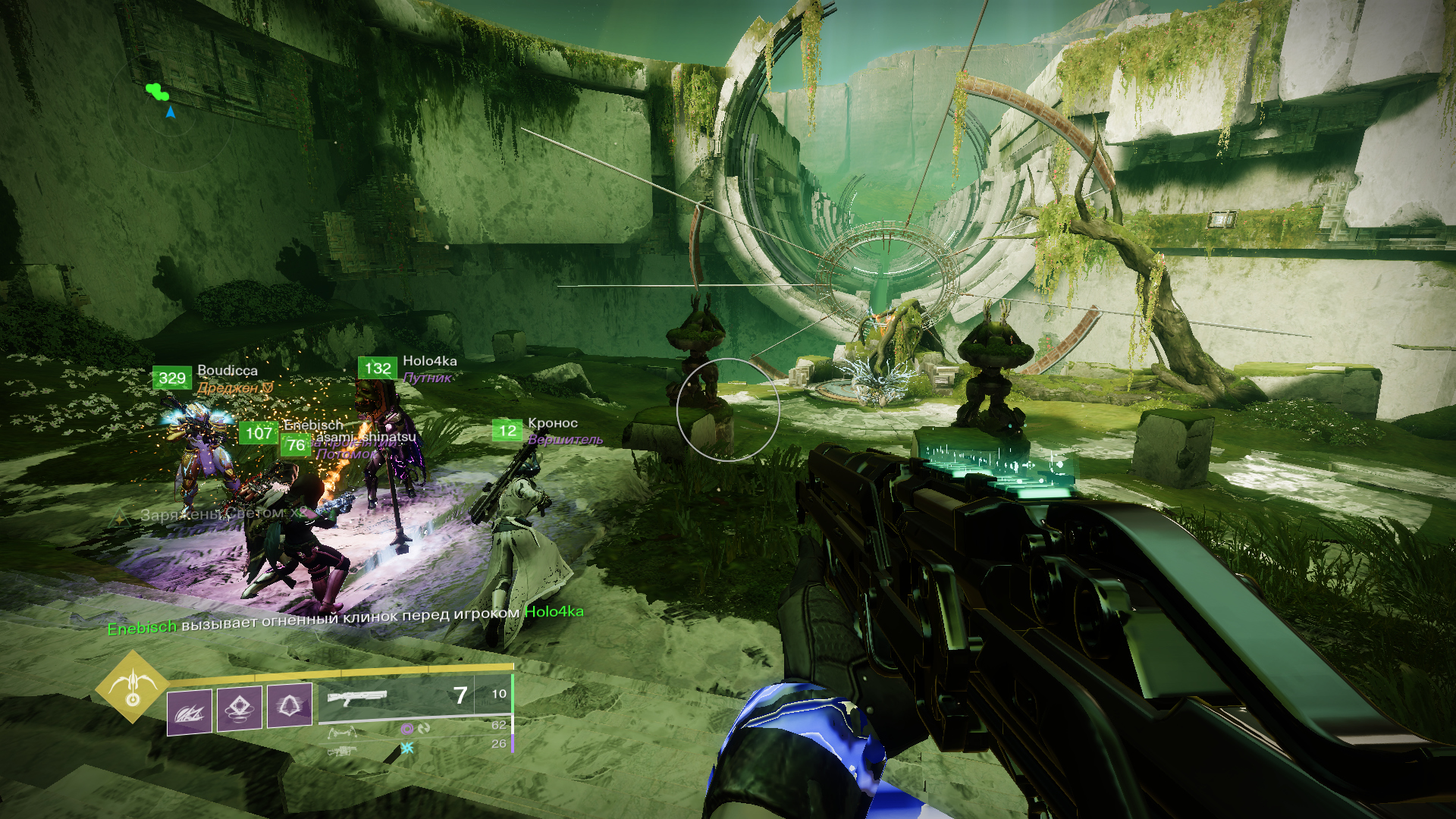This screenshot has height=819, width=1456.
Task: Switch to the bow weapon icon
Action: pos(342,733)
